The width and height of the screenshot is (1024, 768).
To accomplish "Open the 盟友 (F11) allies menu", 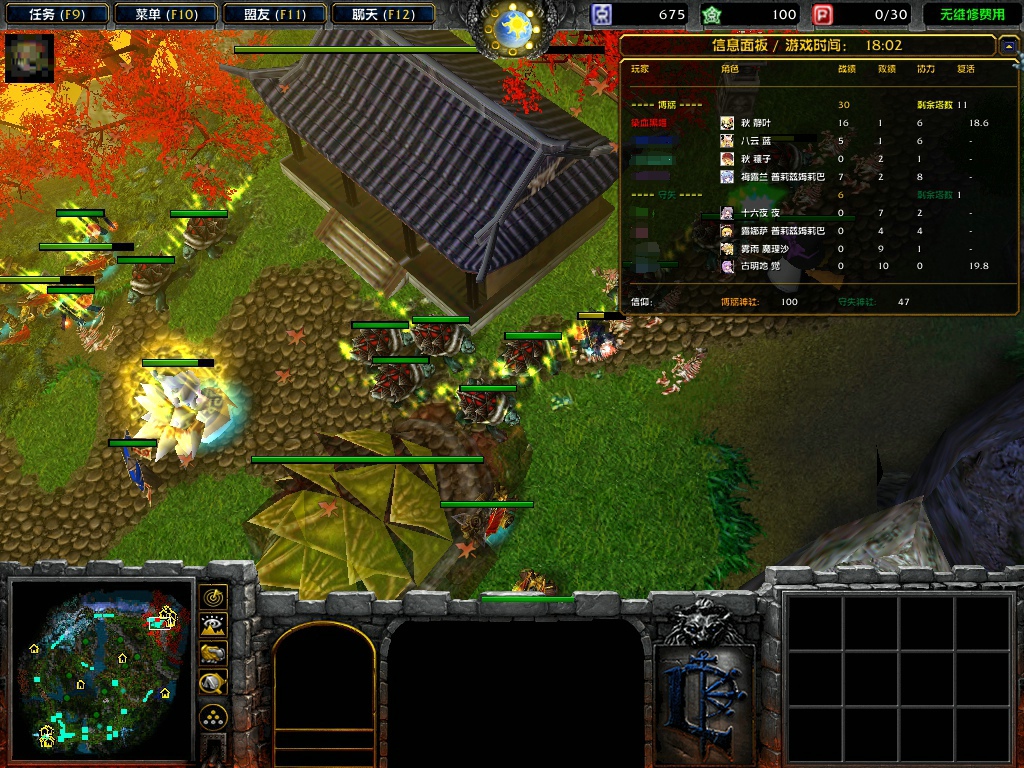I will (273, 14).
